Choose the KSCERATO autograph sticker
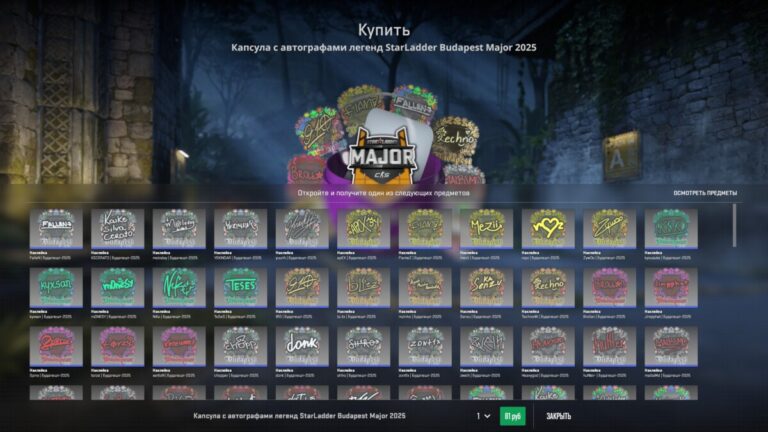 coord(118,228)
